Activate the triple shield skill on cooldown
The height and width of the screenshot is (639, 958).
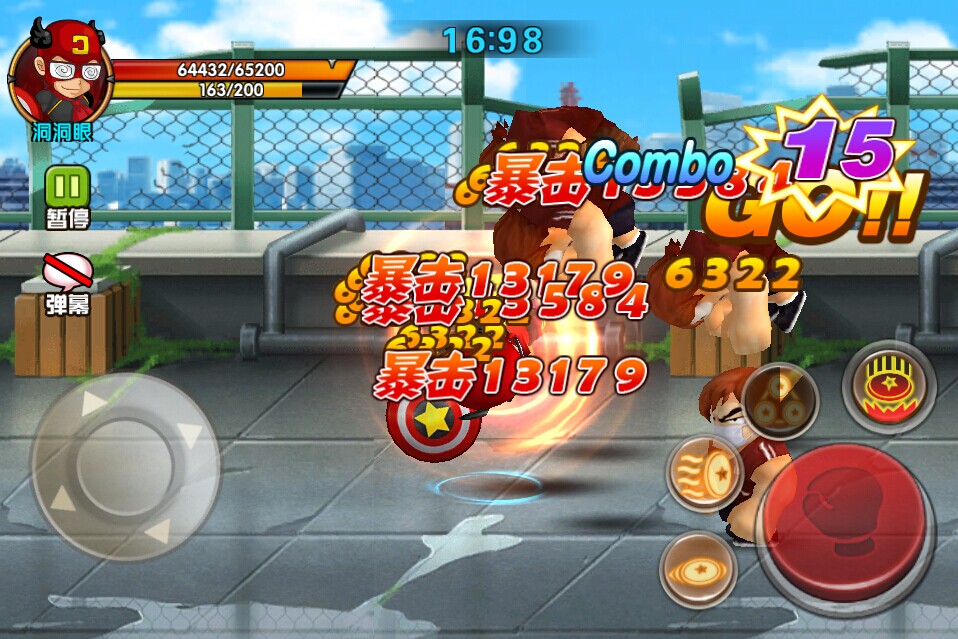click(780, 401)
